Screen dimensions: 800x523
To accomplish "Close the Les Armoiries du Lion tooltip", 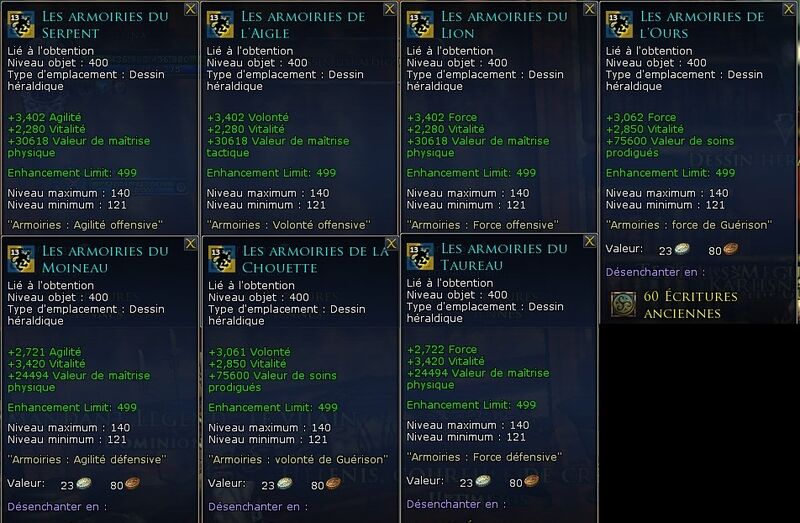I will click(x=590, y=9).
